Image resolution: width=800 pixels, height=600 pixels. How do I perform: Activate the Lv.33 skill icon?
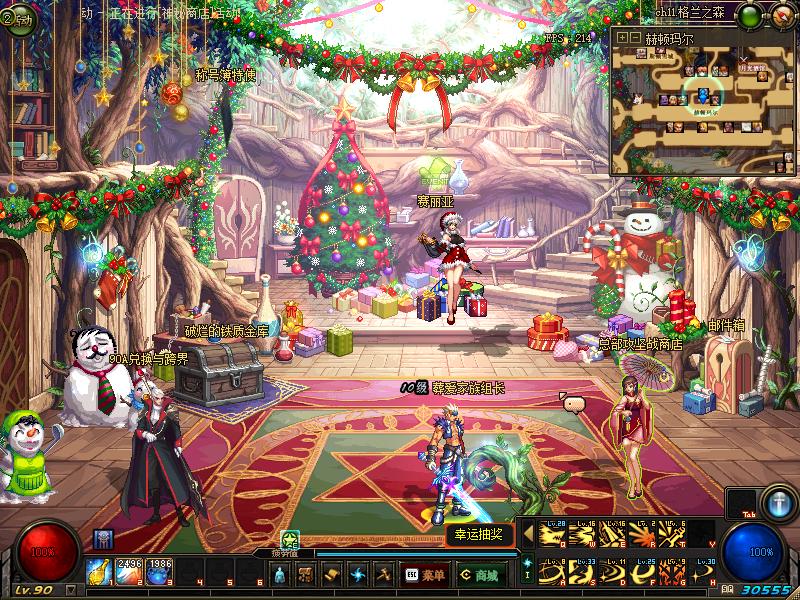point(583,573)
